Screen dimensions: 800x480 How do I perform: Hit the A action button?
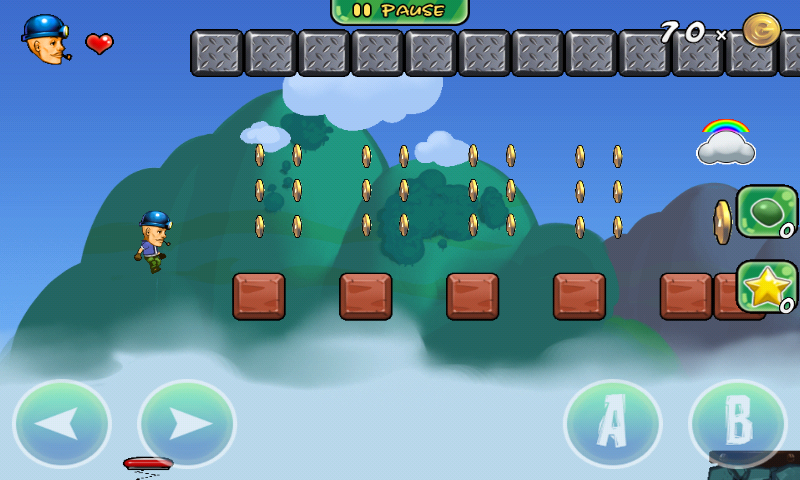612,424
